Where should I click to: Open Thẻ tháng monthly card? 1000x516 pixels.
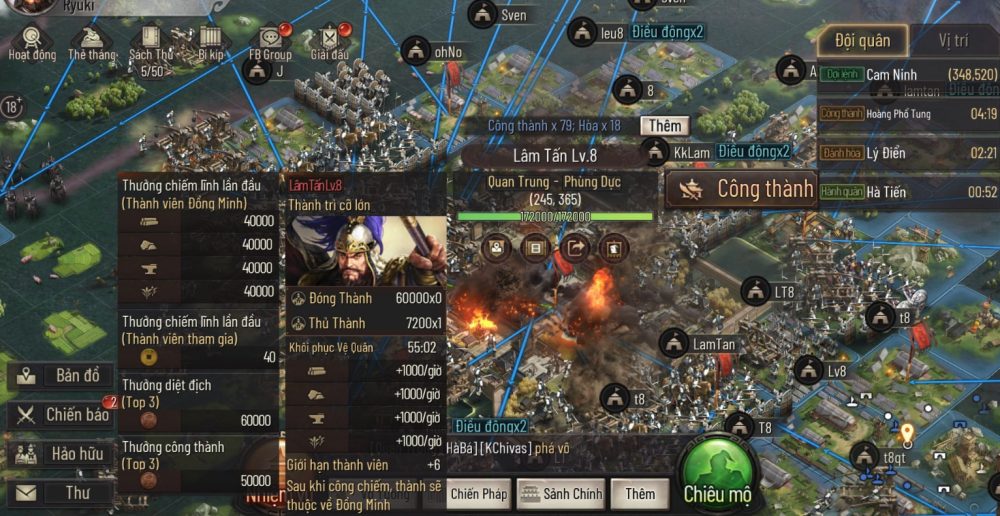coord(91,42)
